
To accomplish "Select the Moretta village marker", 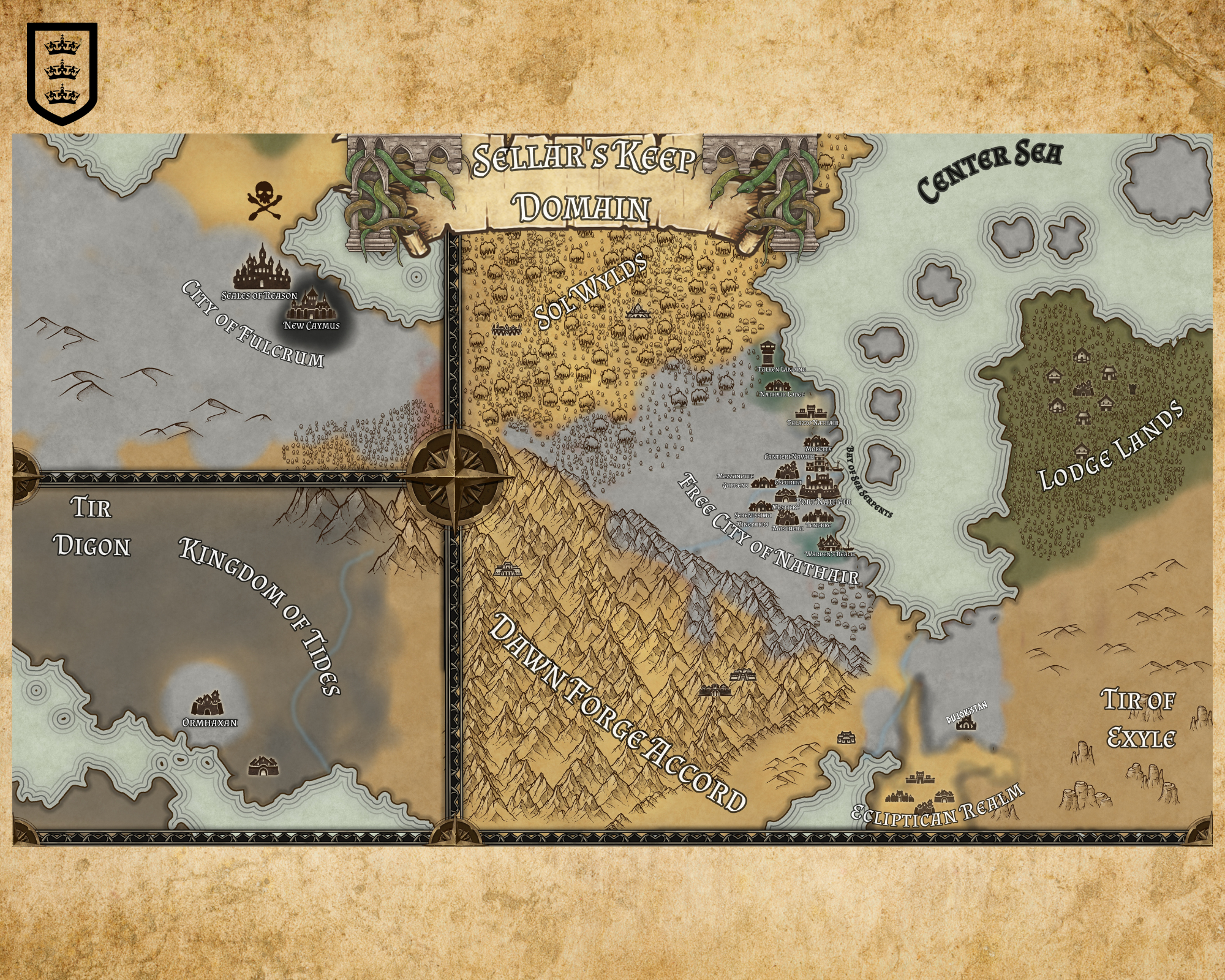I will pyautogui.click(x=816, y=441).
